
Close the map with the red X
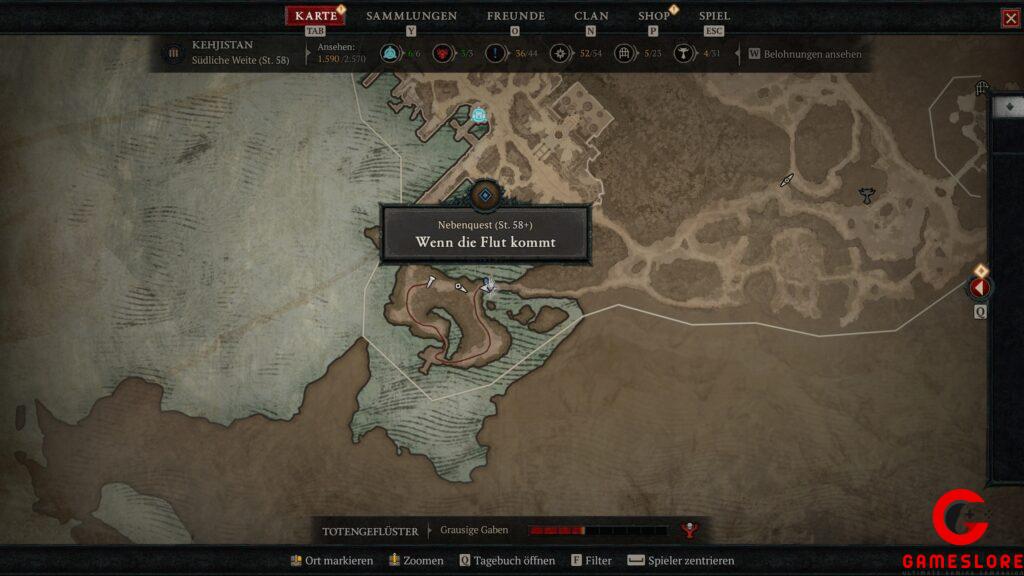[x=1010, y=18]
